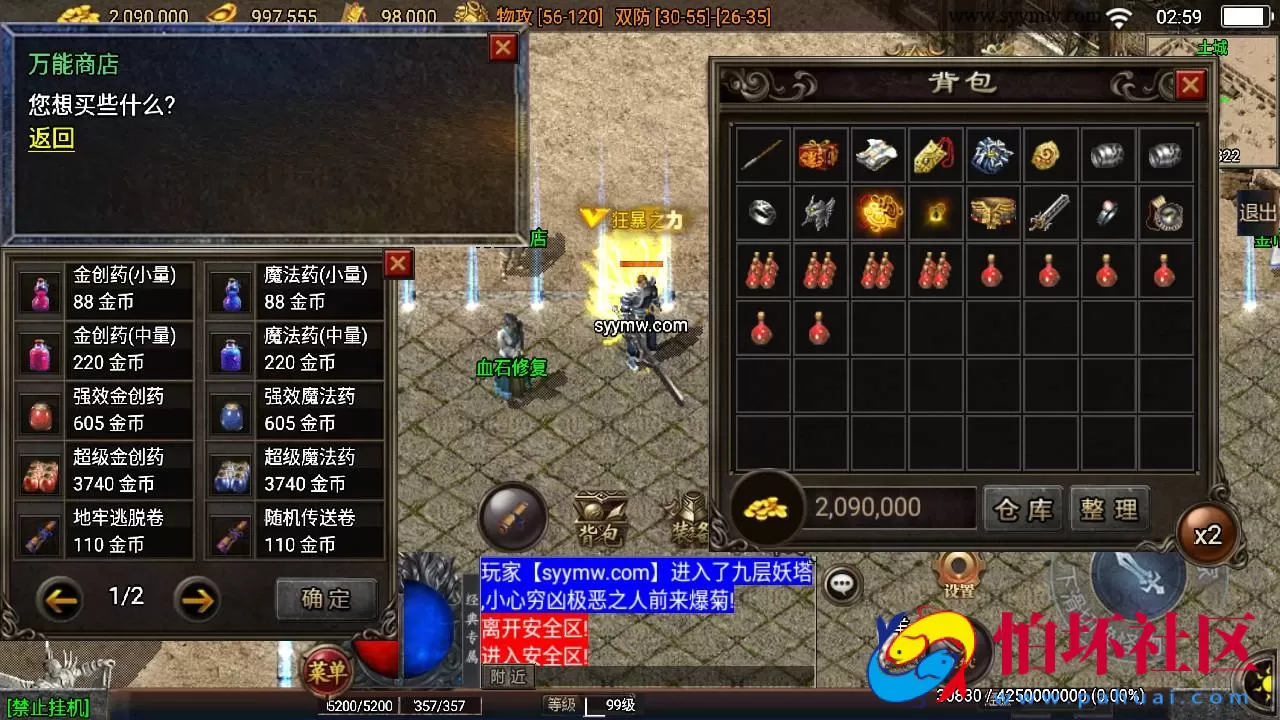Click the 返回 link in the shop dialog
The height and width of the screenshot is (720, 1280).
50,139
